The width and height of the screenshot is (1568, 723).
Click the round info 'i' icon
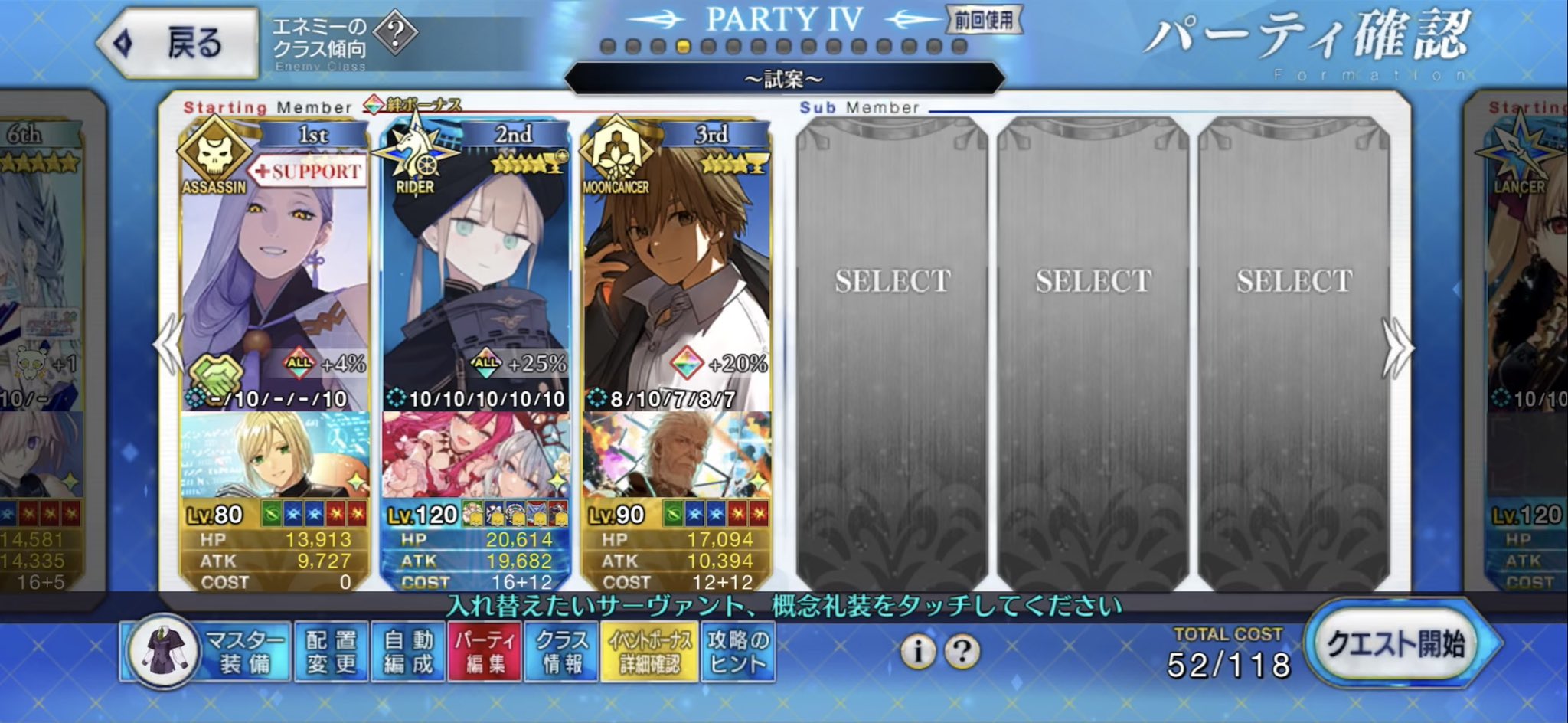click(x=917, y=652)
